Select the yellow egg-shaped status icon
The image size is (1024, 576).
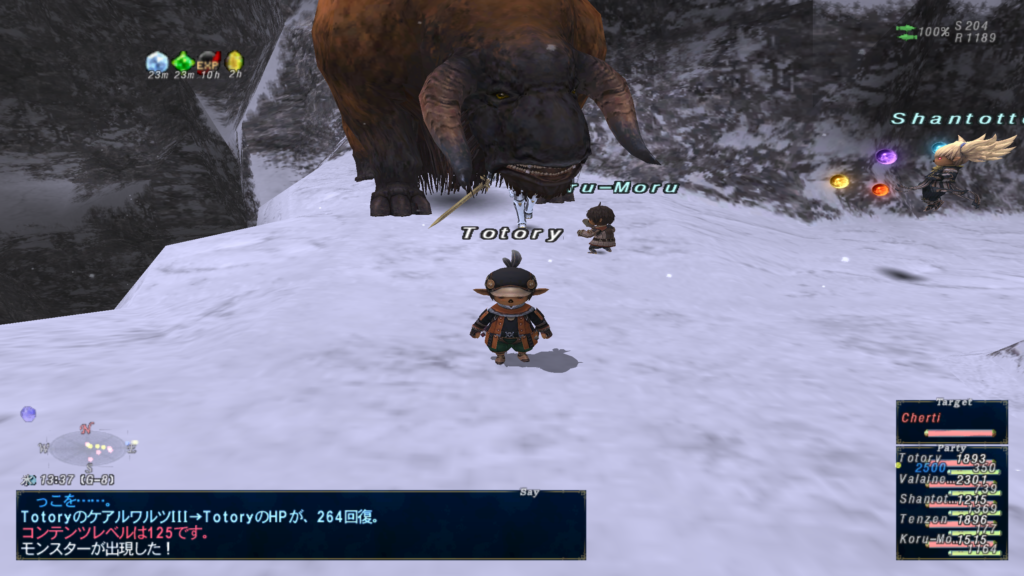click(x=234, y=61)
